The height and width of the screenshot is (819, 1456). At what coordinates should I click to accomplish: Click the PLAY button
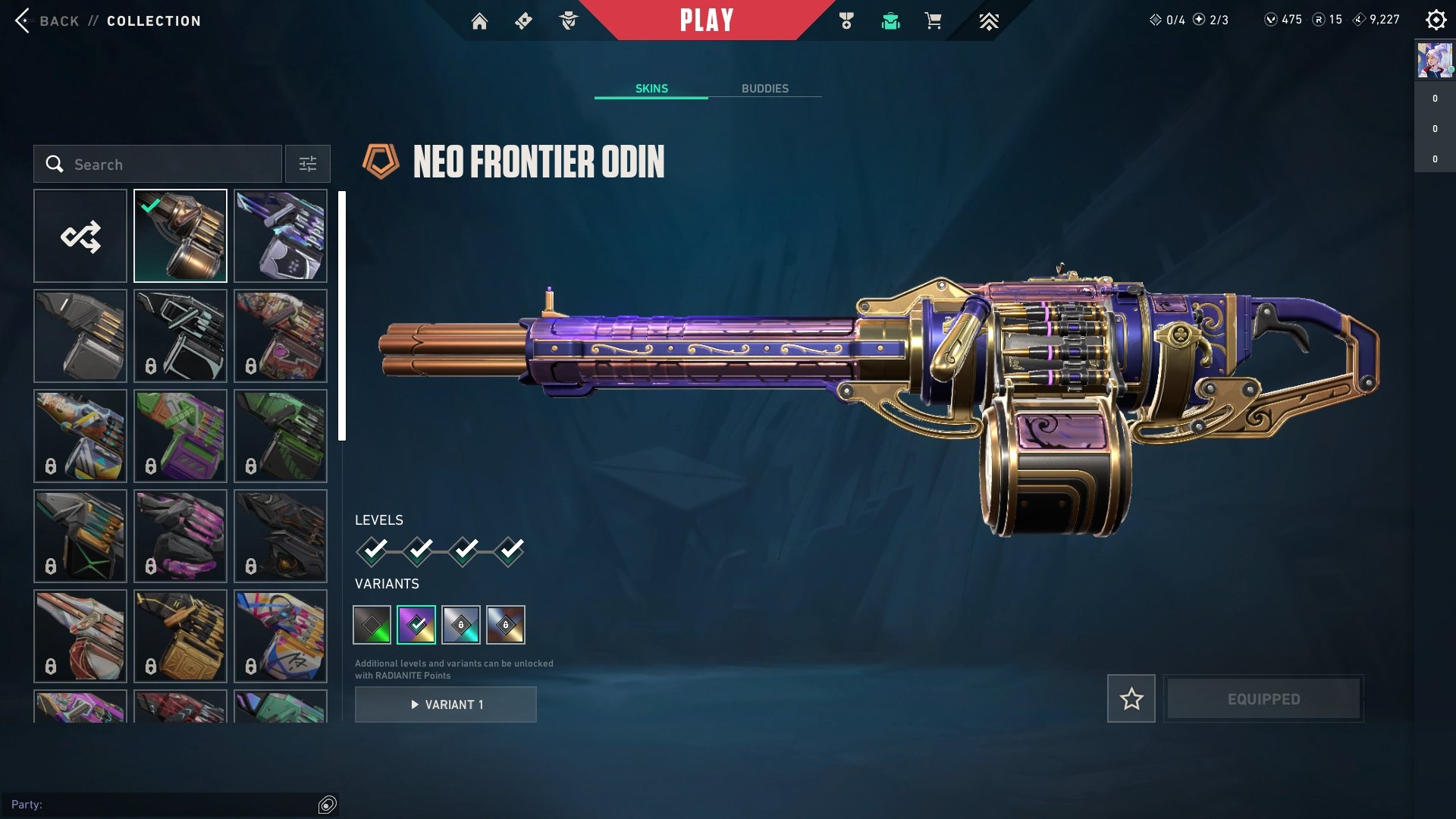point(708,20)
